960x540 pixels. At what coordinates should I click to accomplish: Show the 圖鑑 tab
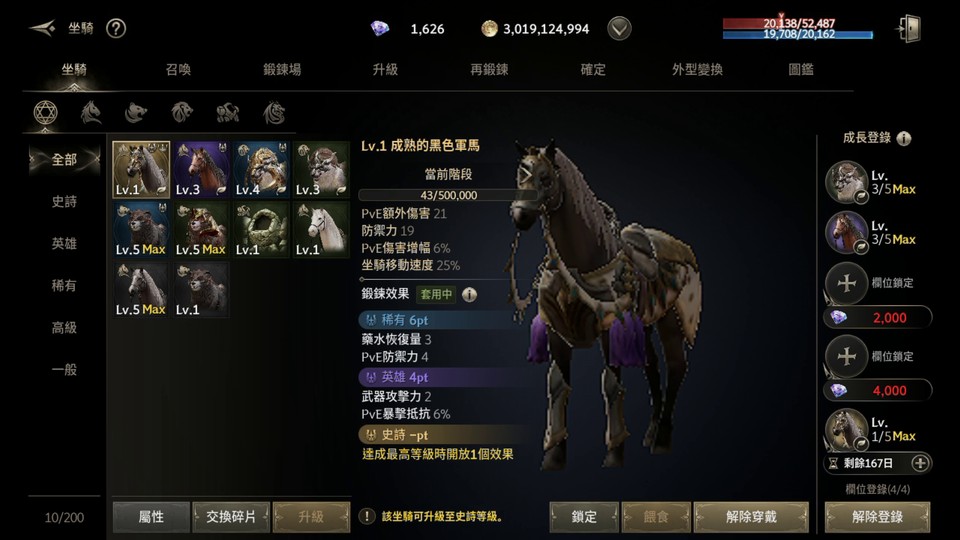[801, 70]
